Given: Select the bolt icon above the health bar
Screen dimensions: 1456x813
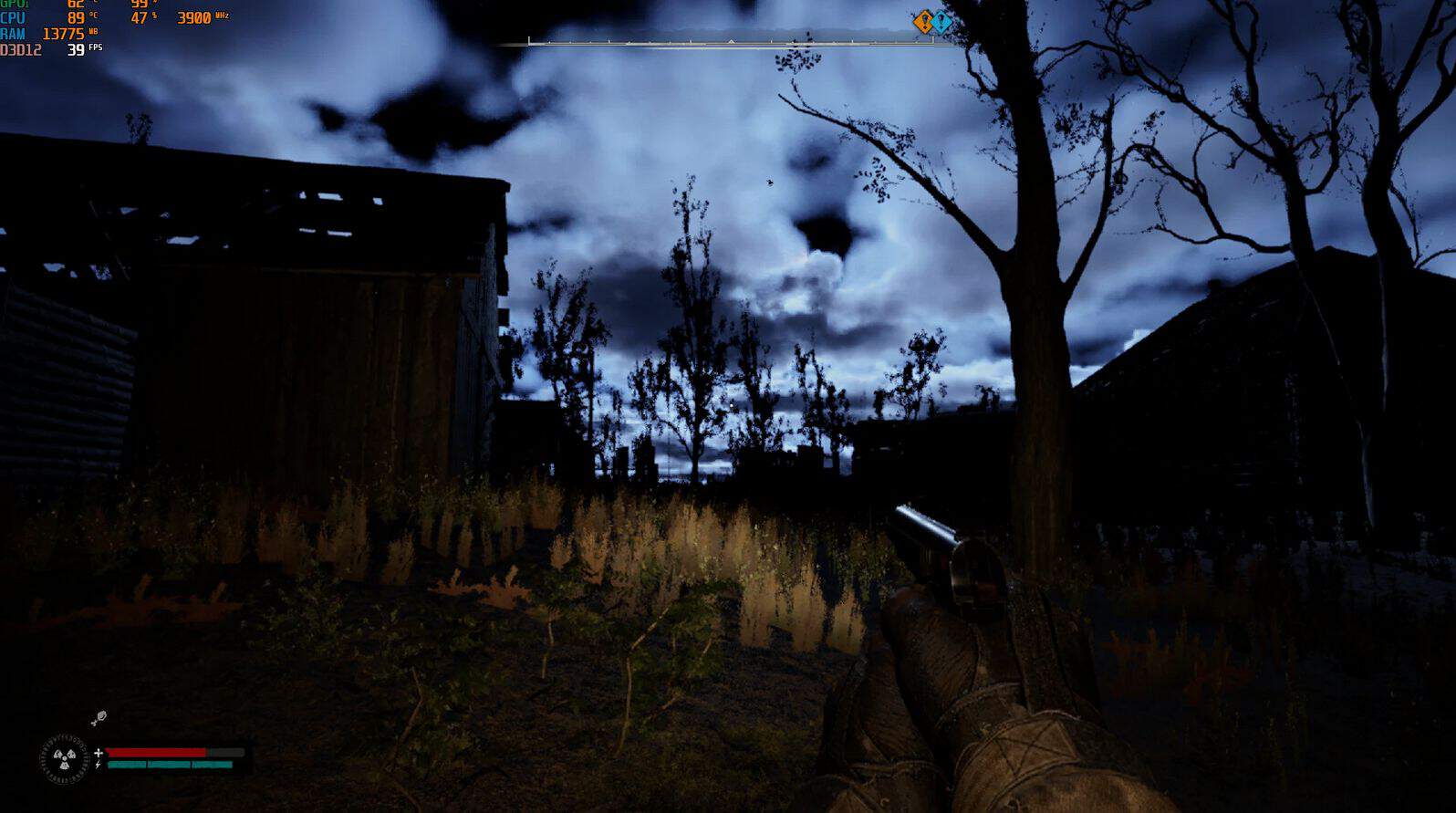Looking at the screenshot, I should pos(99,719).
